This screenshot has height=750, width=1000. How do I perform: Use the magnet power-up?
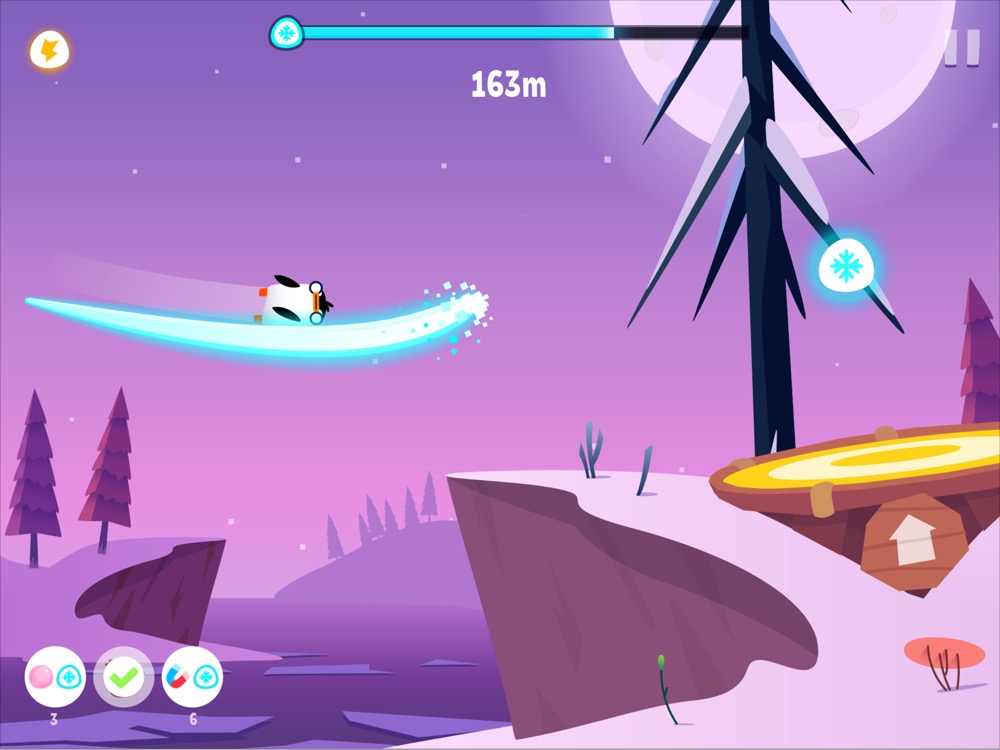click(192, 677)
